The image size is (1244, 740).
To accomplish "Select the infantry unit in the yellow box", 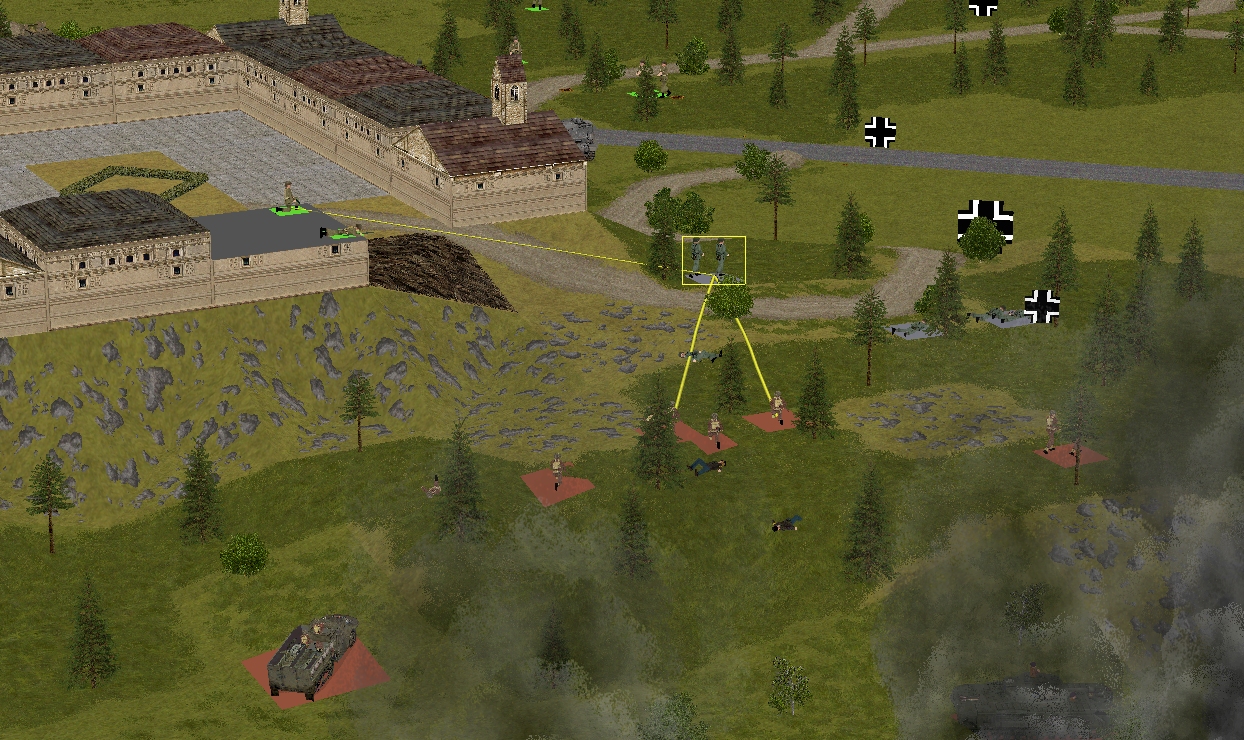I will click(713, 260).
